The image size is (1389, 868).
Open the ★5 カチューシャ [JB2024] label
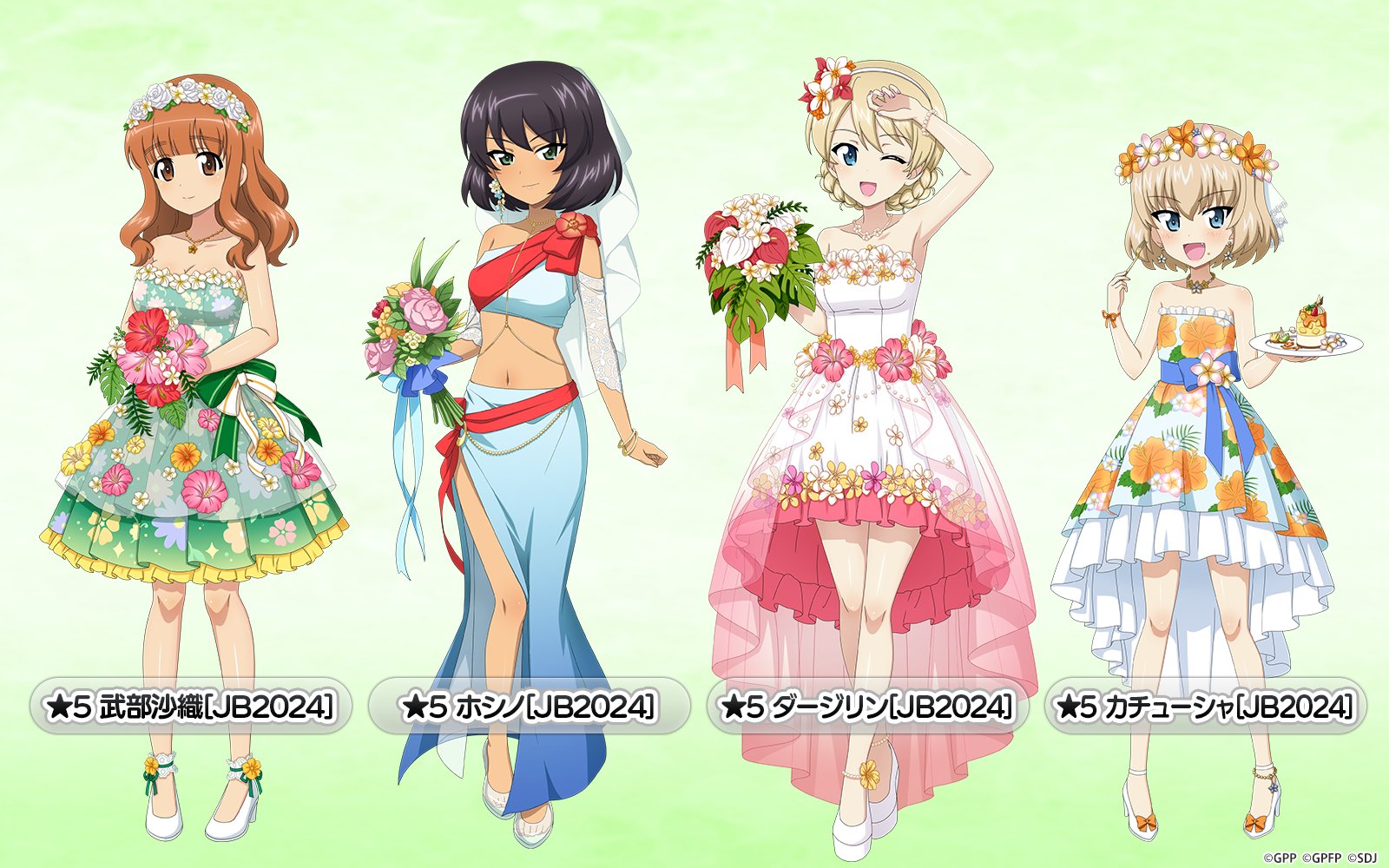[x=1205, y=707]
